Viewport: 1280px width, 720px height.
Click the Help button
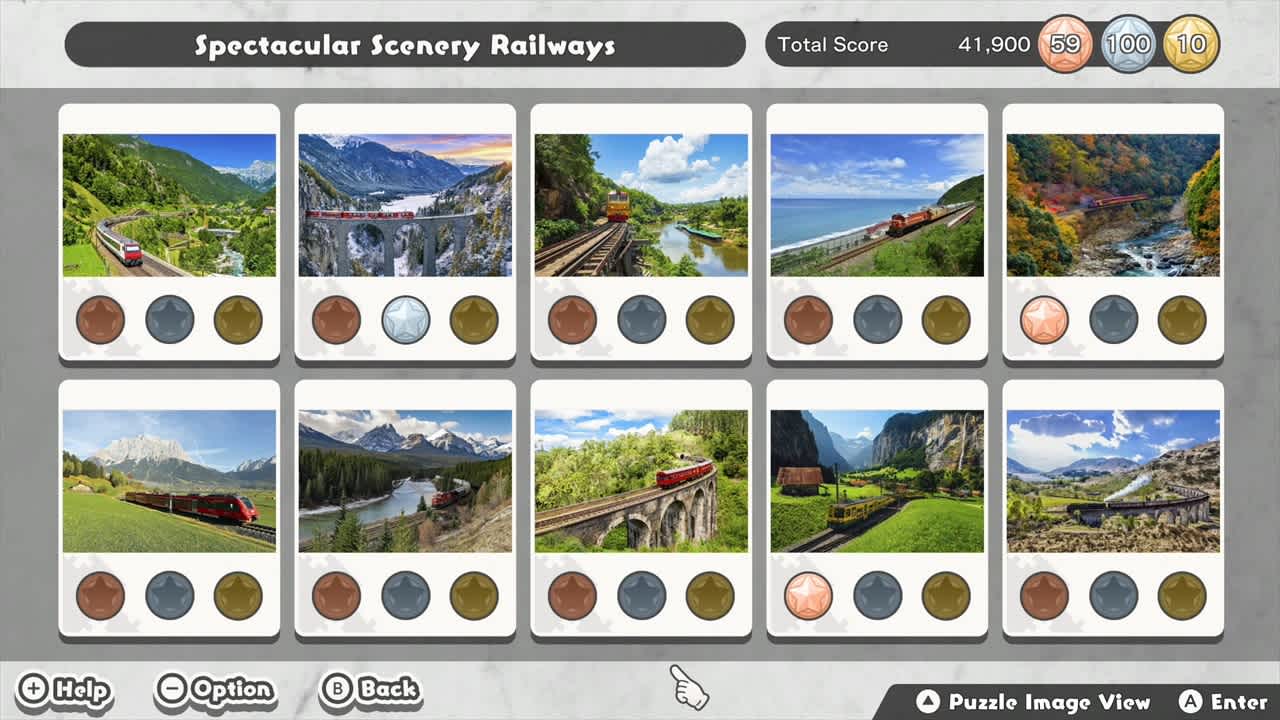click(65, 689)
